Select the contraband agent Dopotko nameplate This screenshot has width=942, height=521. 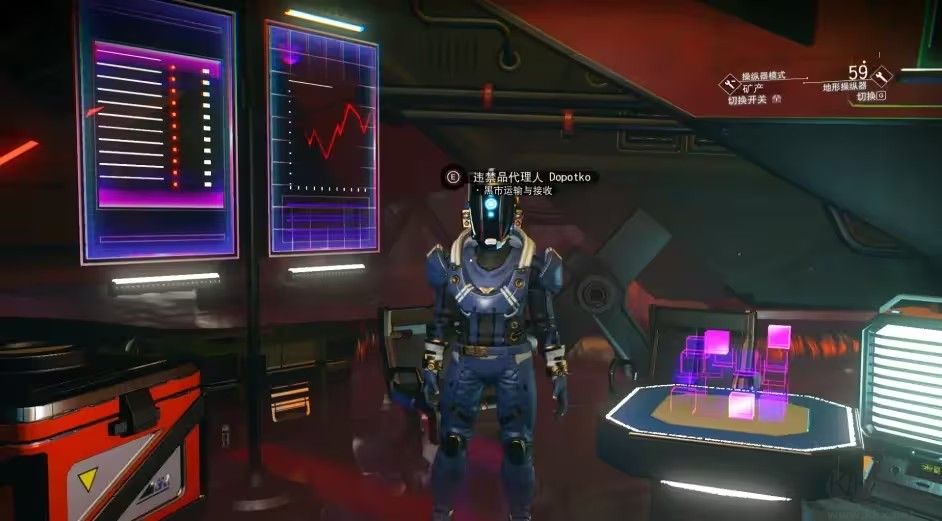(531, 177)
